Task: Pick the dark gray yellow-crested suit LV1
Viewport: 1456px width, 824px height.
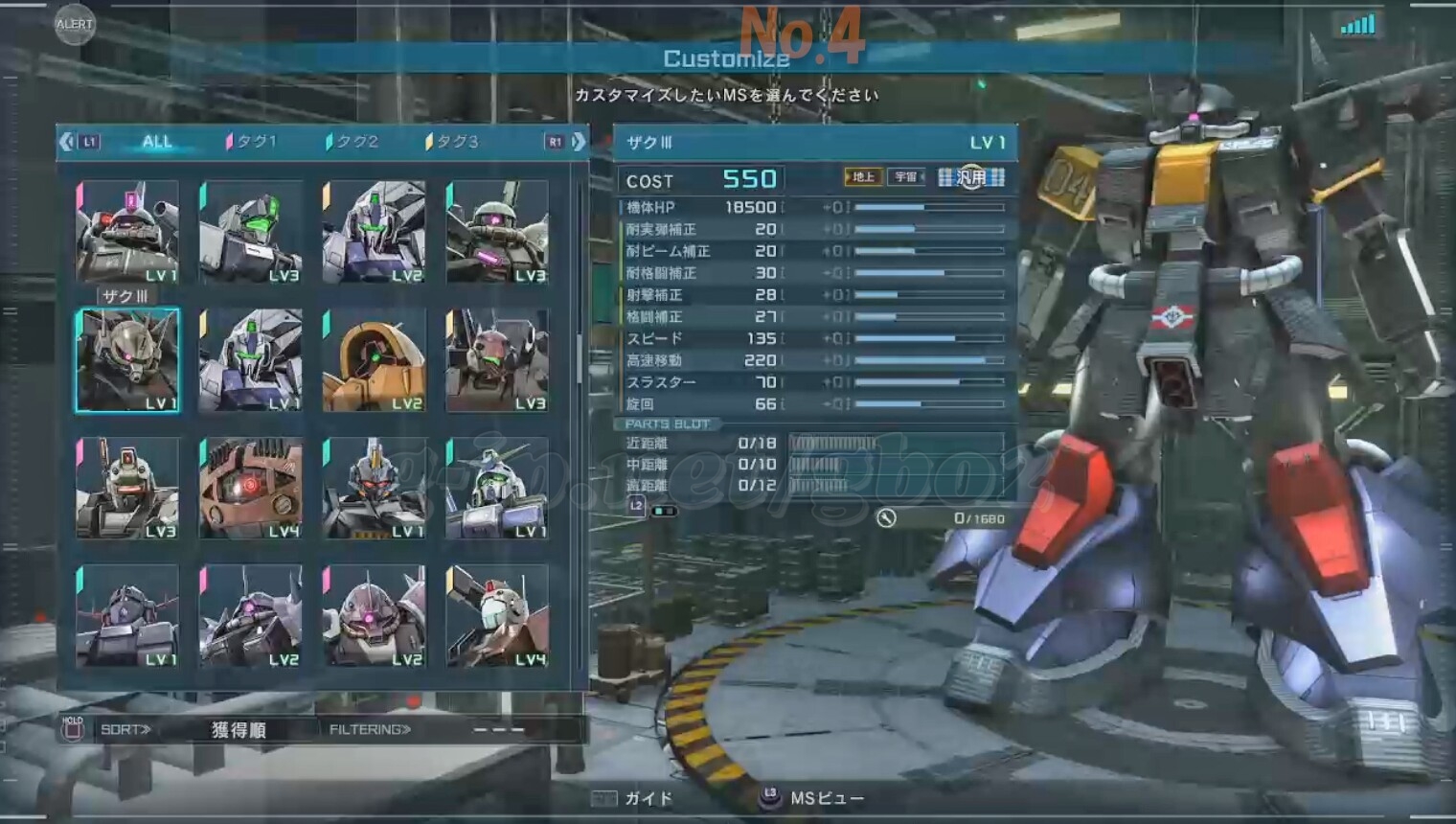Action: (374, 488)
